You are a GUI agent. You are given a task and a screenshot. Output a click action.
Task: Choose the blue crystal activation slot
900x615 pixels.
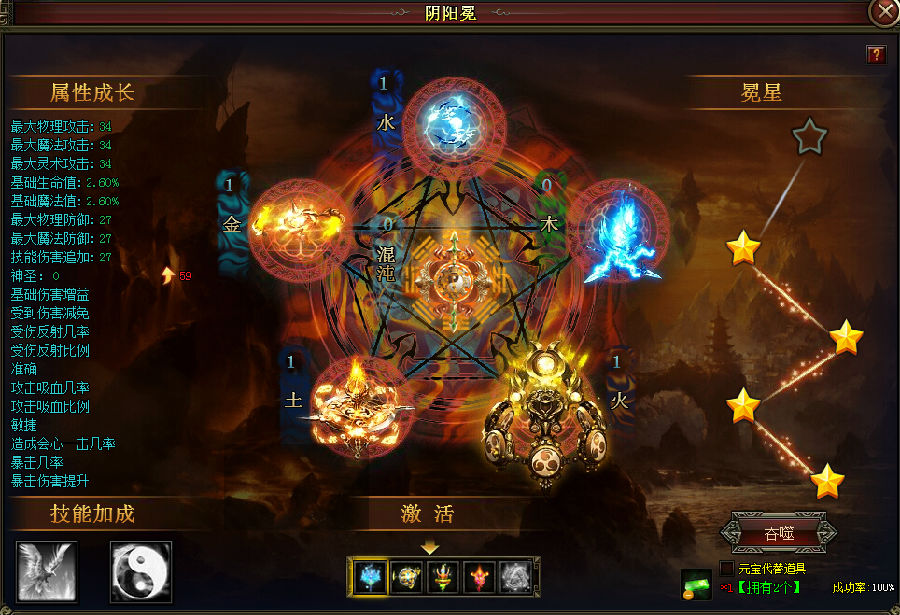[x=372, y=575]
